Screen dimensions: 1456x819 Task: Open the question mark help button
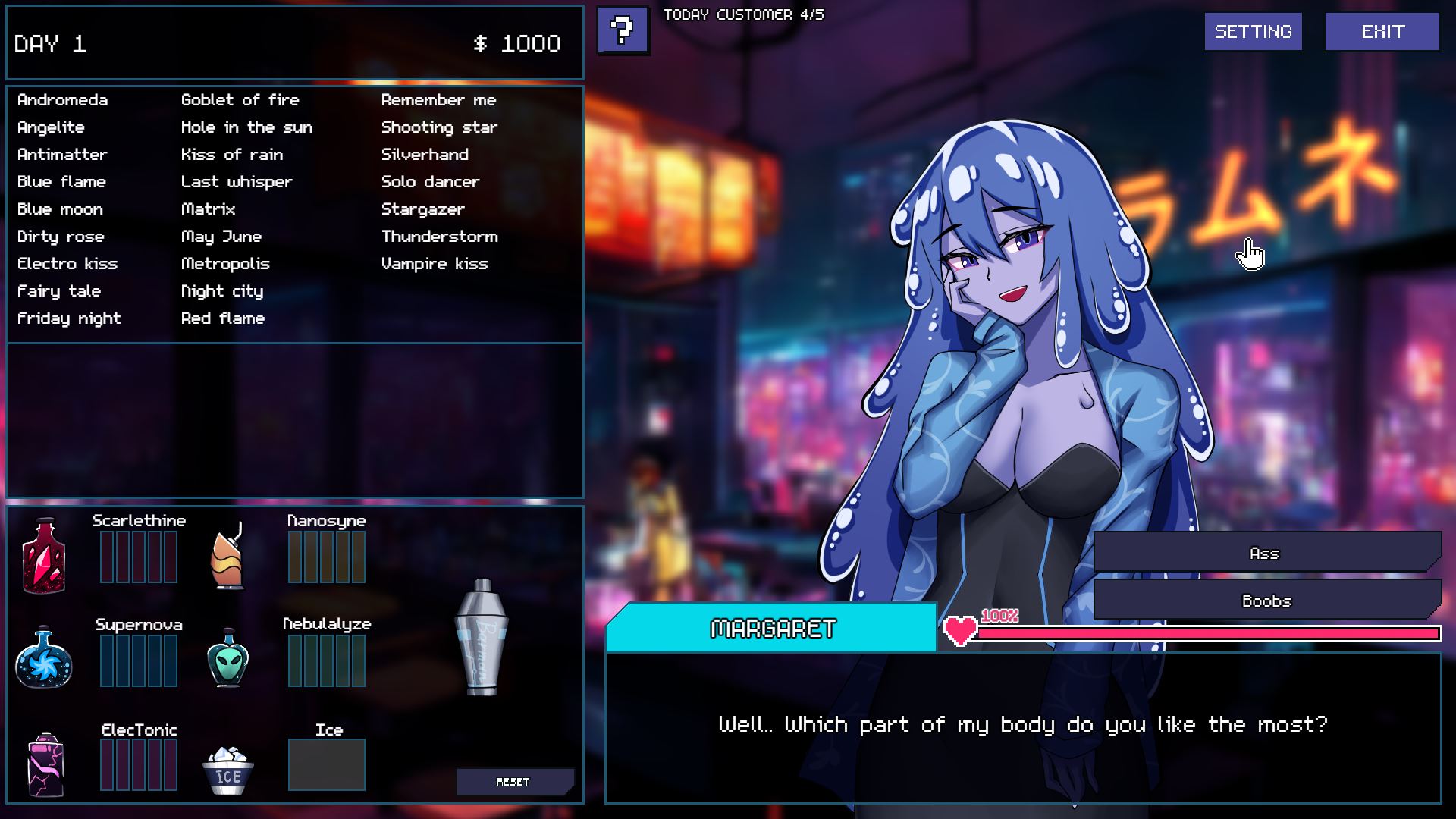click(623, 31)
